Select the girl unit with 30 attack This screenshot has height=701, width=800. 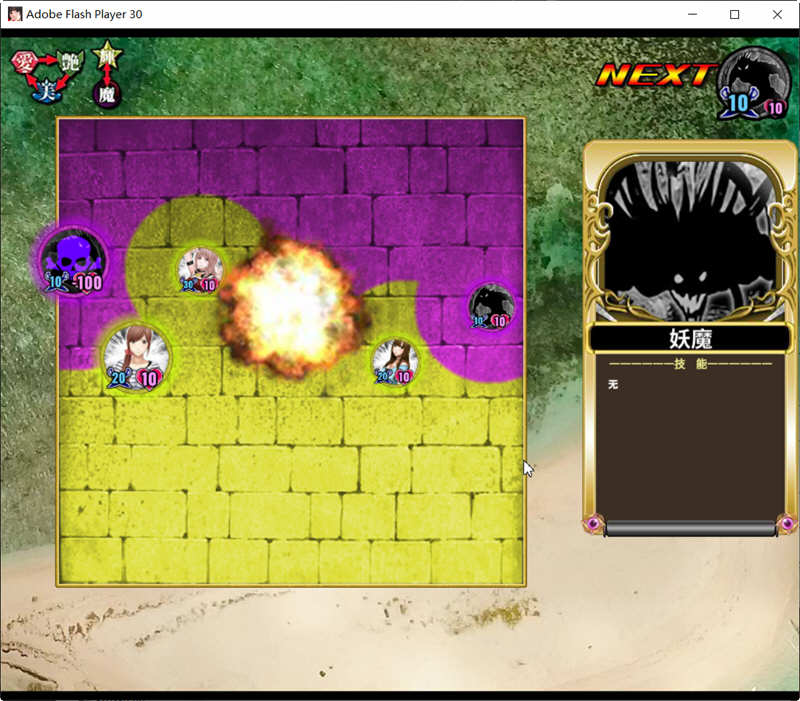199,268
